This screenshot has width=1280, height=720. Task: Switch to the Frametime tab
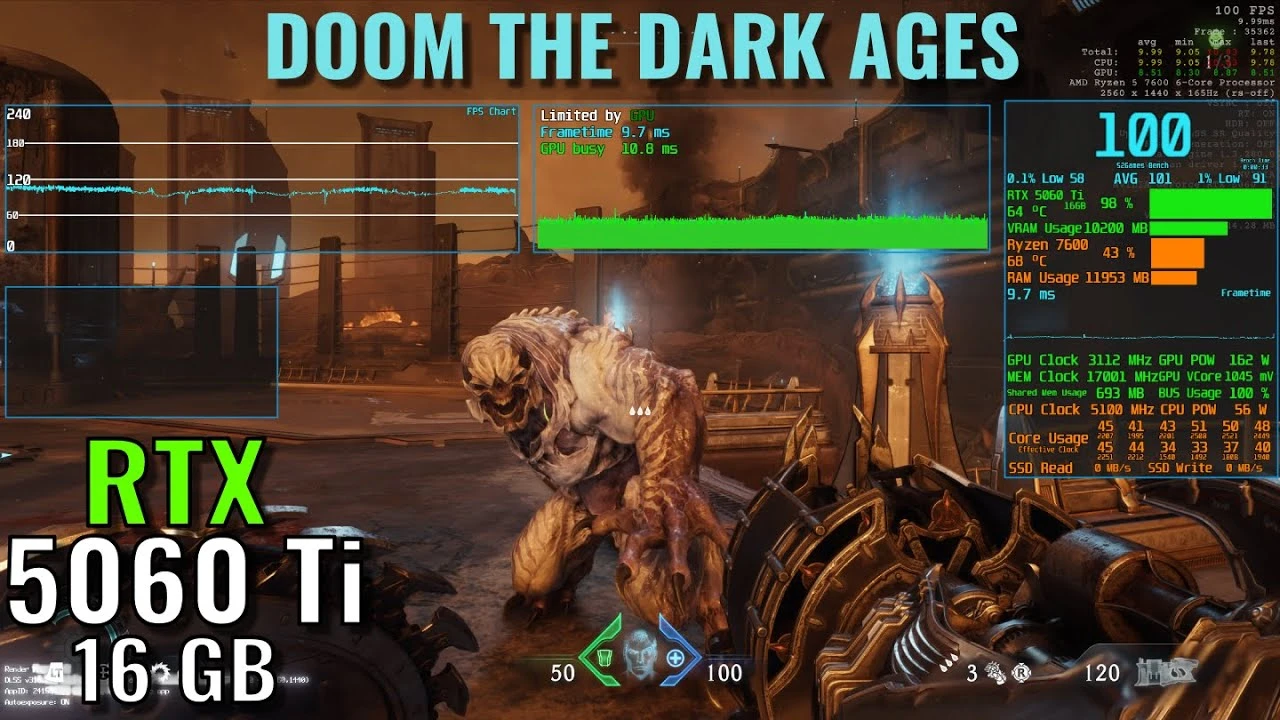pos(1244,292)
